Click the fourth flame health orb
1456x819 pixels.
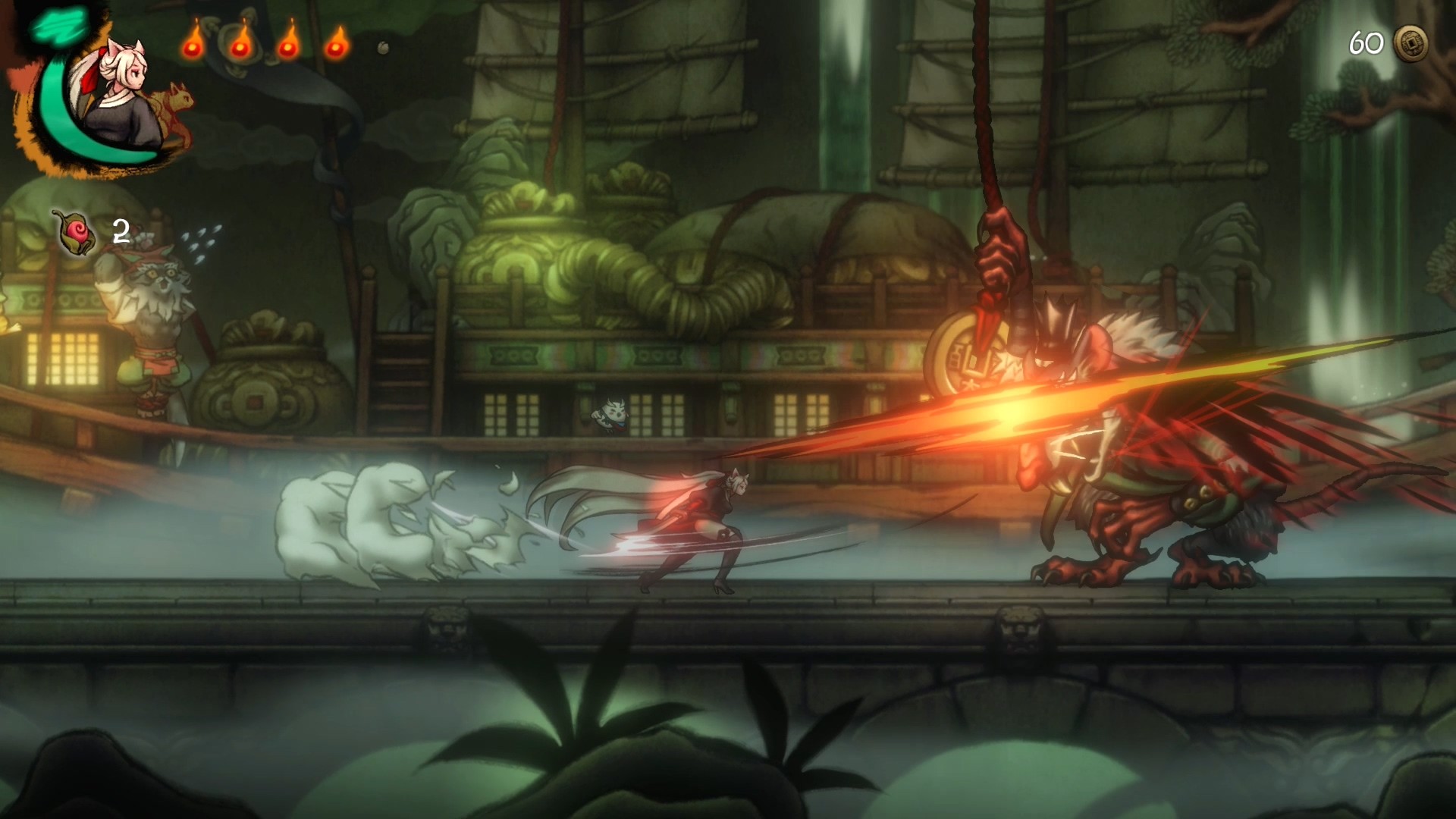[x=336, y=47]
